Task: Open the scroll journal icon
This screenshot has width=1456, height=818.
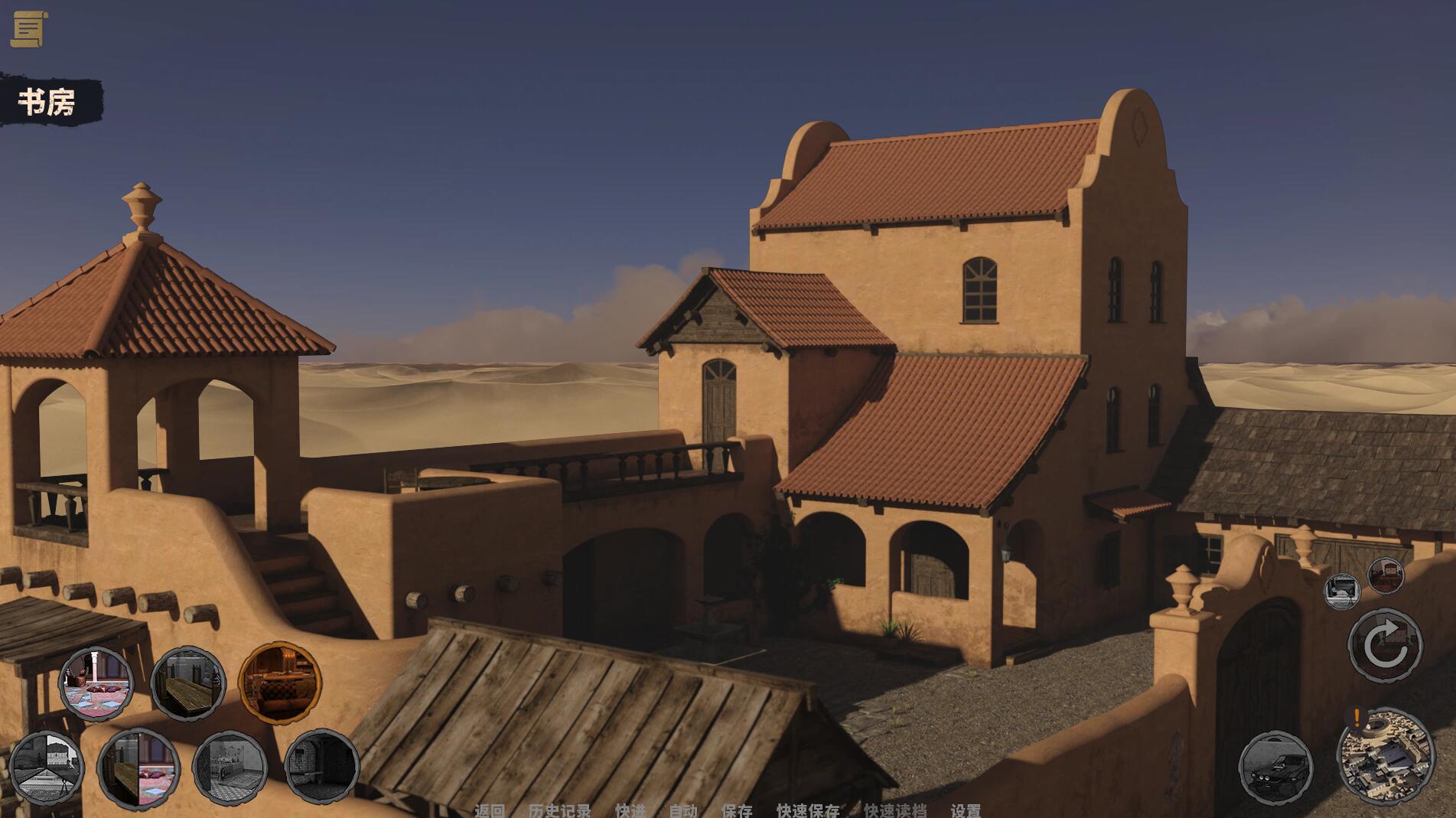Action: click(x=29, y=29)
